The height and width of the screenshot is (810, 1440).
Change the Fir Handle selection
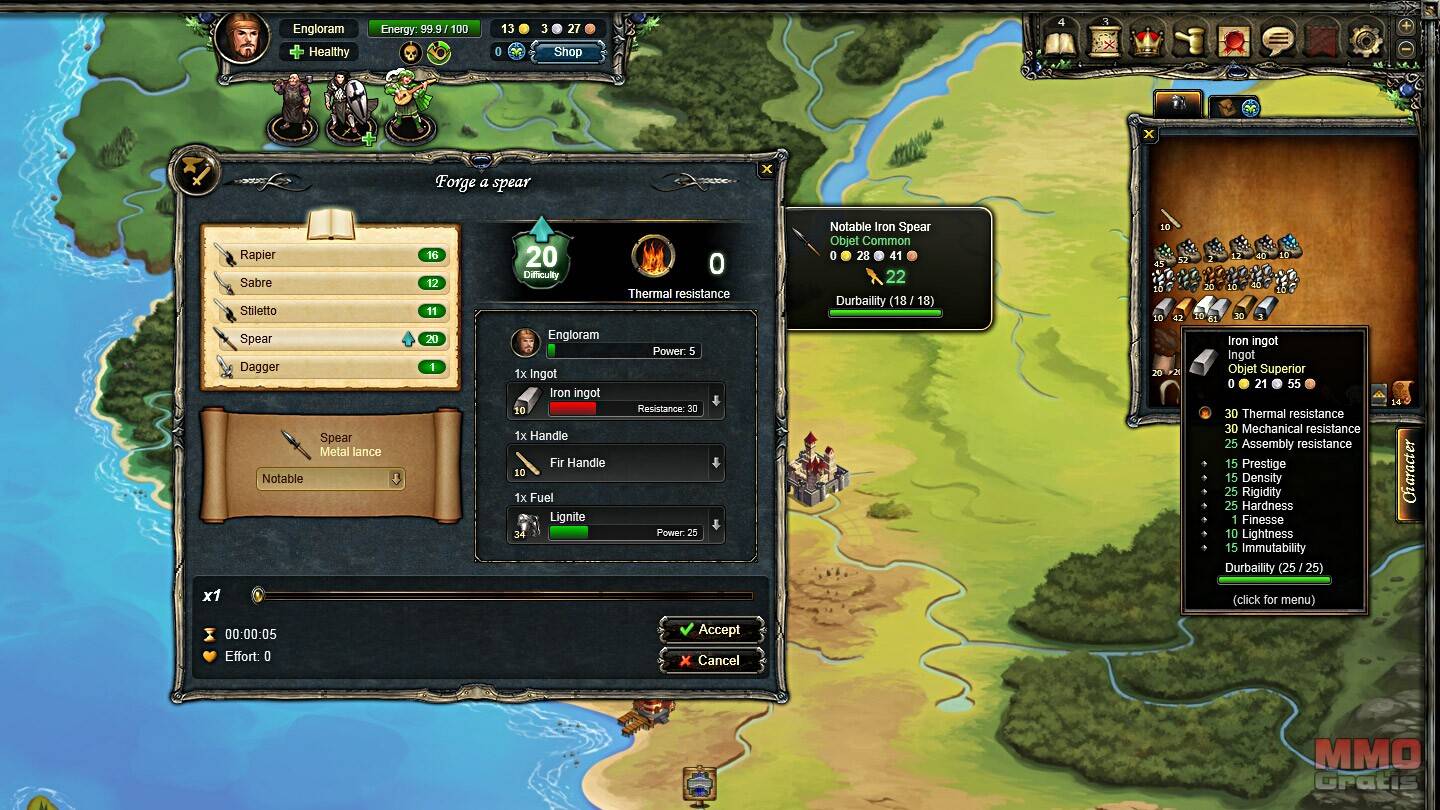[x=715, y=463]
